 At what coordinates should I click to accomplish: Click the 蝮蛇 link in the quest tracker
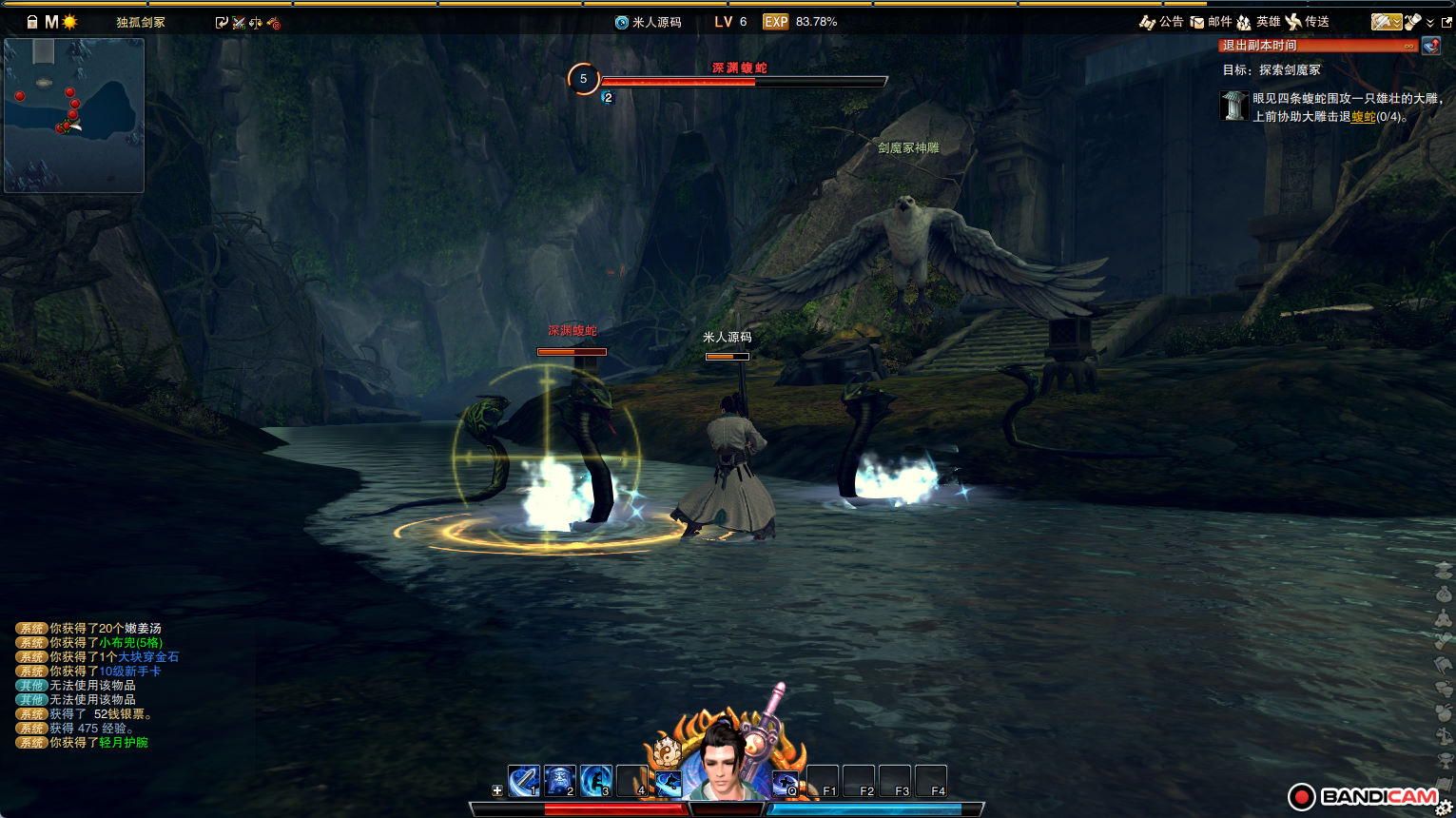point(1363,117)
